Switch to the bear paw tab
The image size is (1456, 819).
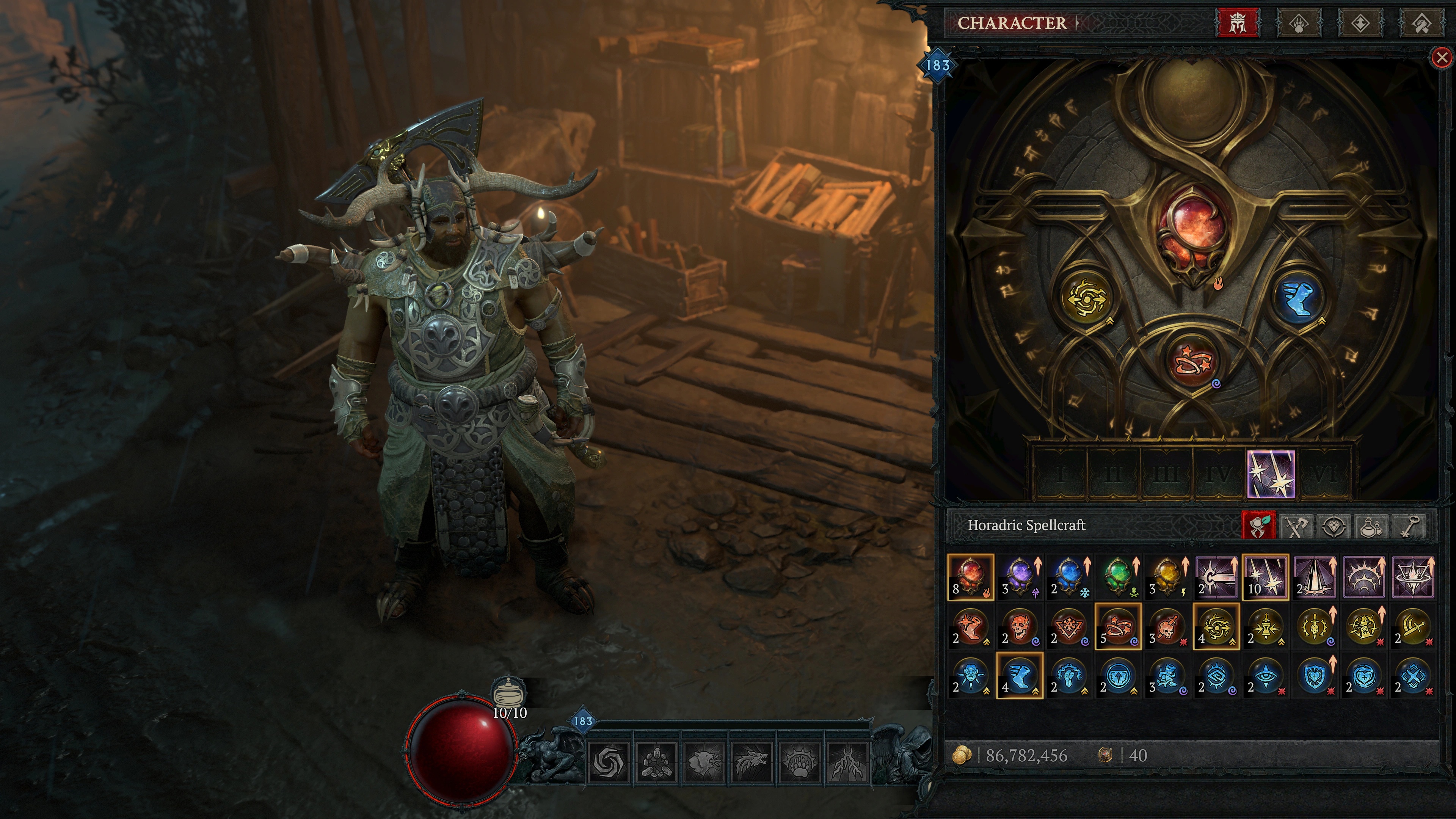click(1299, 23)
